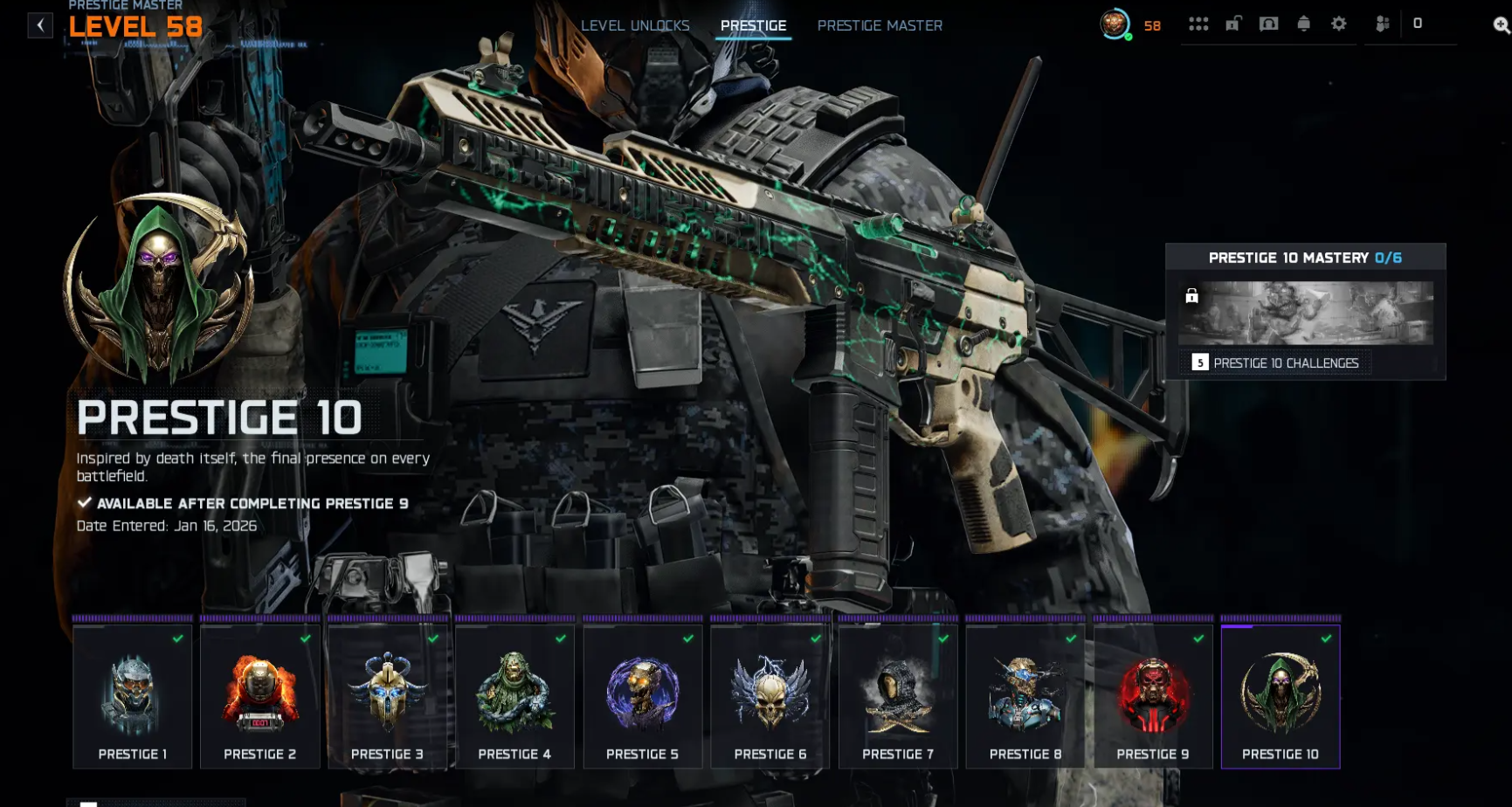The height and width of the screenshot is (807, 1512).
Task: Switch to the Prestige Master tab
Action: point(880,25)
